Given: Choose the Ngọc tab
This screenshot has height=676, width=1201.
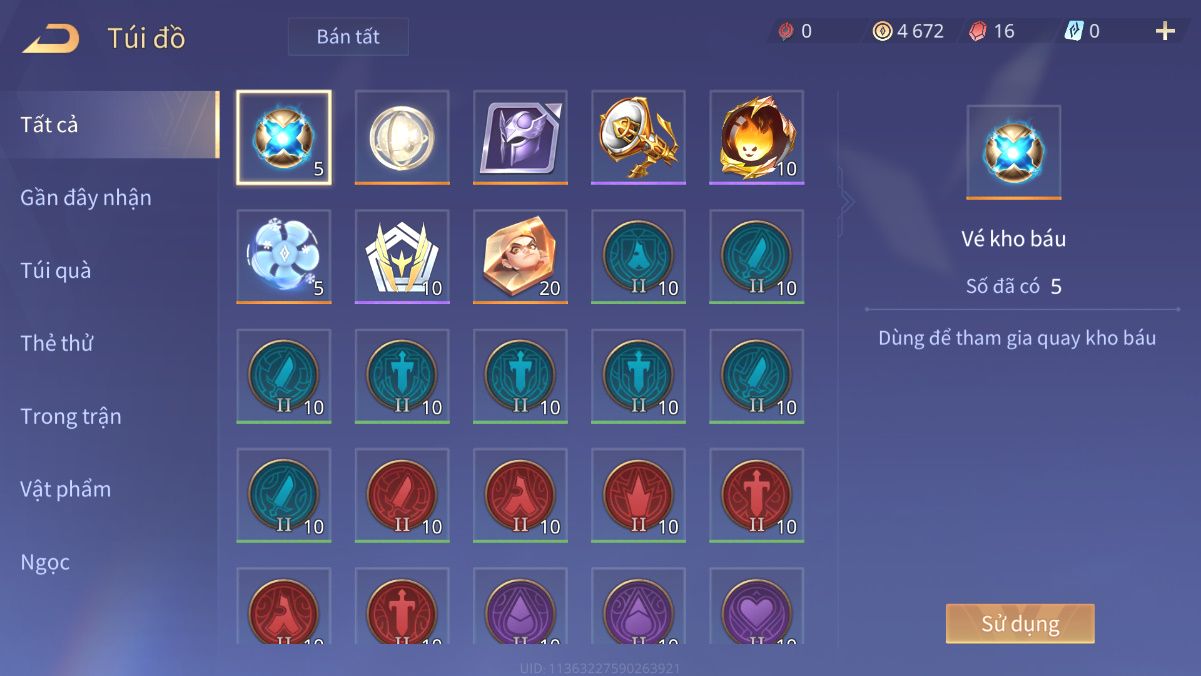Looking at the screenshot, I should tap(46, 562).
